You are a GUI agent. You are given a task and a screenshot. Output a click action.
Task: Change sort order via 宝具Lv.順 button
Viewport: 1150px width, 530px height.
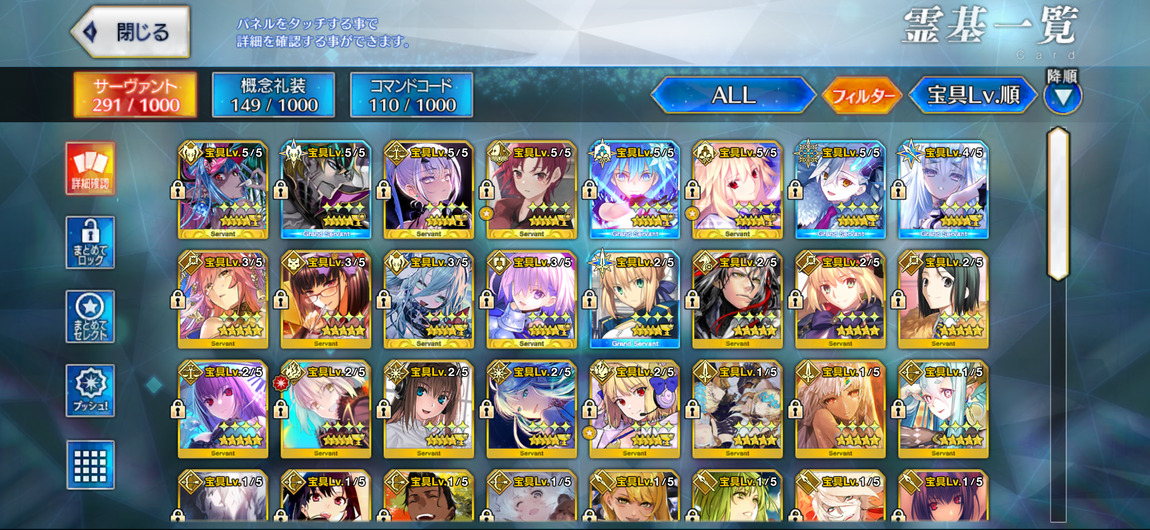pyautogui.click(x=972, y=96)
